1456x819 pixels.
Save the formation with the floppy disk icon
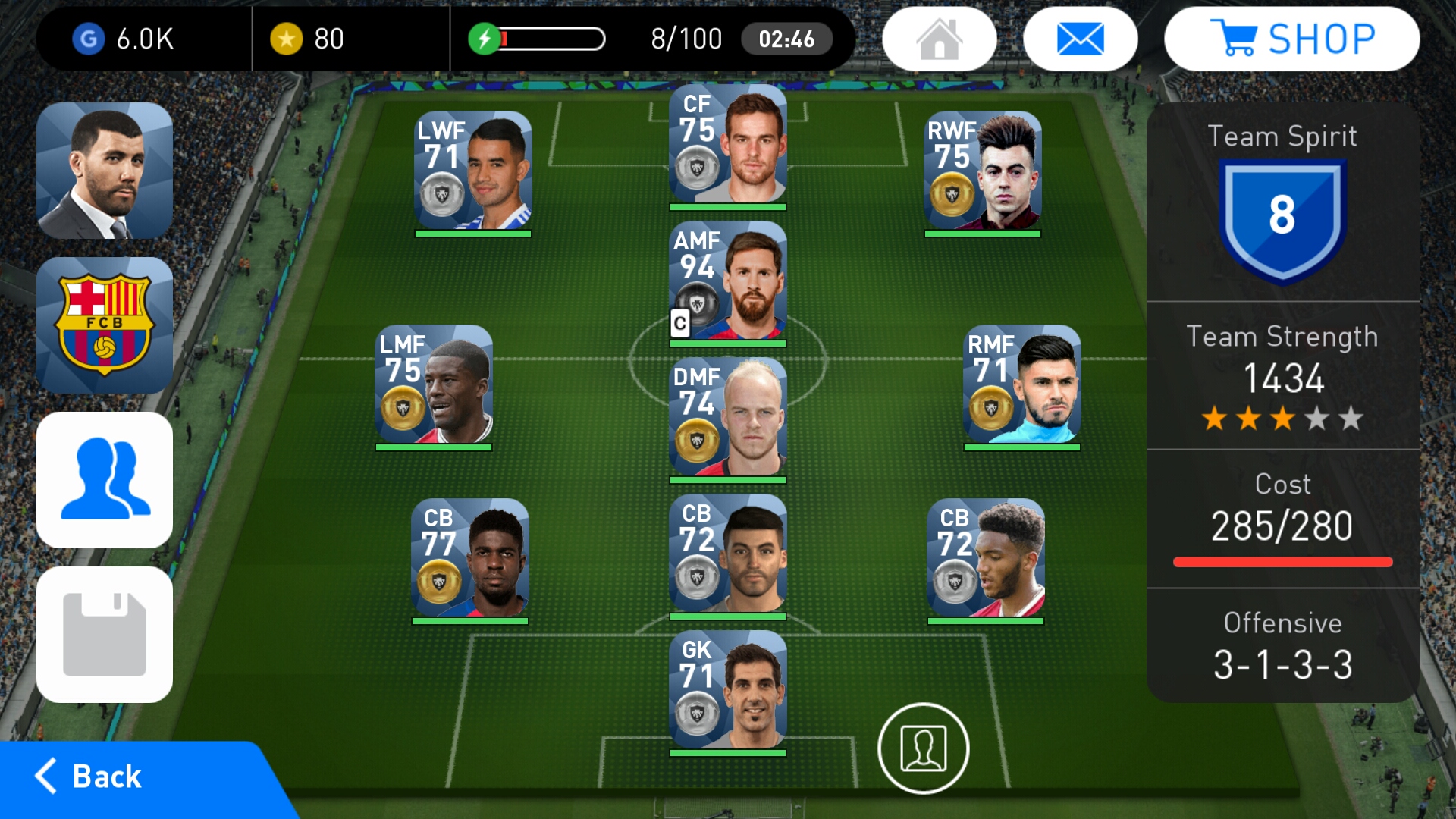105,634
